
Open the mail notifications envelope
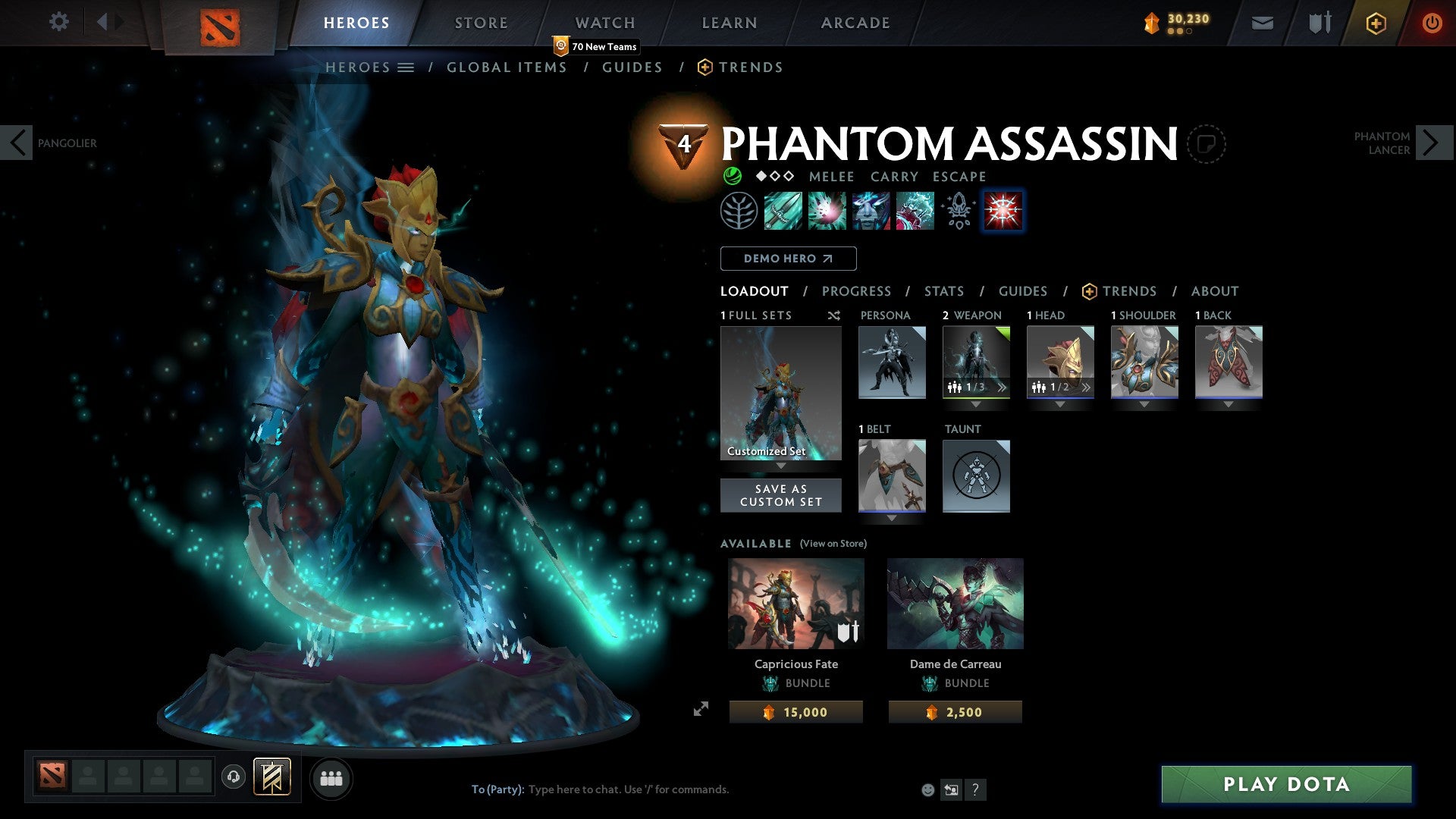(1261, 23)
